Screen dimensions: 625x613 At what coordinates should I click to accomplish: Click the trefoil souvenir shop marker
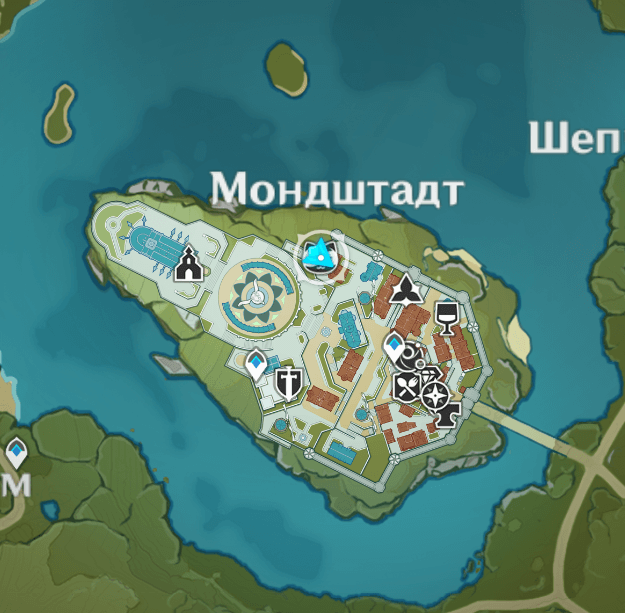pyautogui.click(x=405, y=291)
